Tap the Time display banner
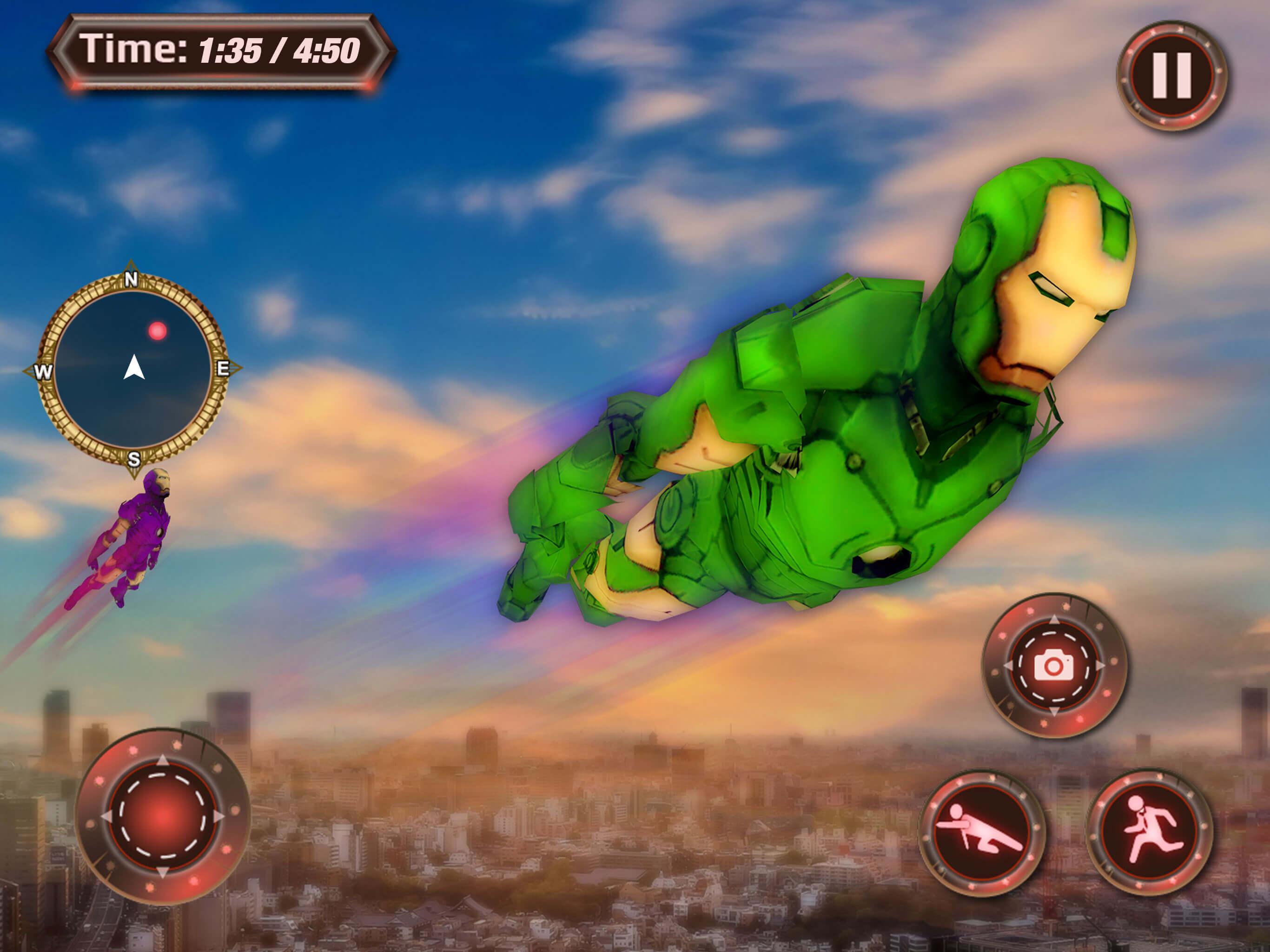 click(x=224, y=52)
